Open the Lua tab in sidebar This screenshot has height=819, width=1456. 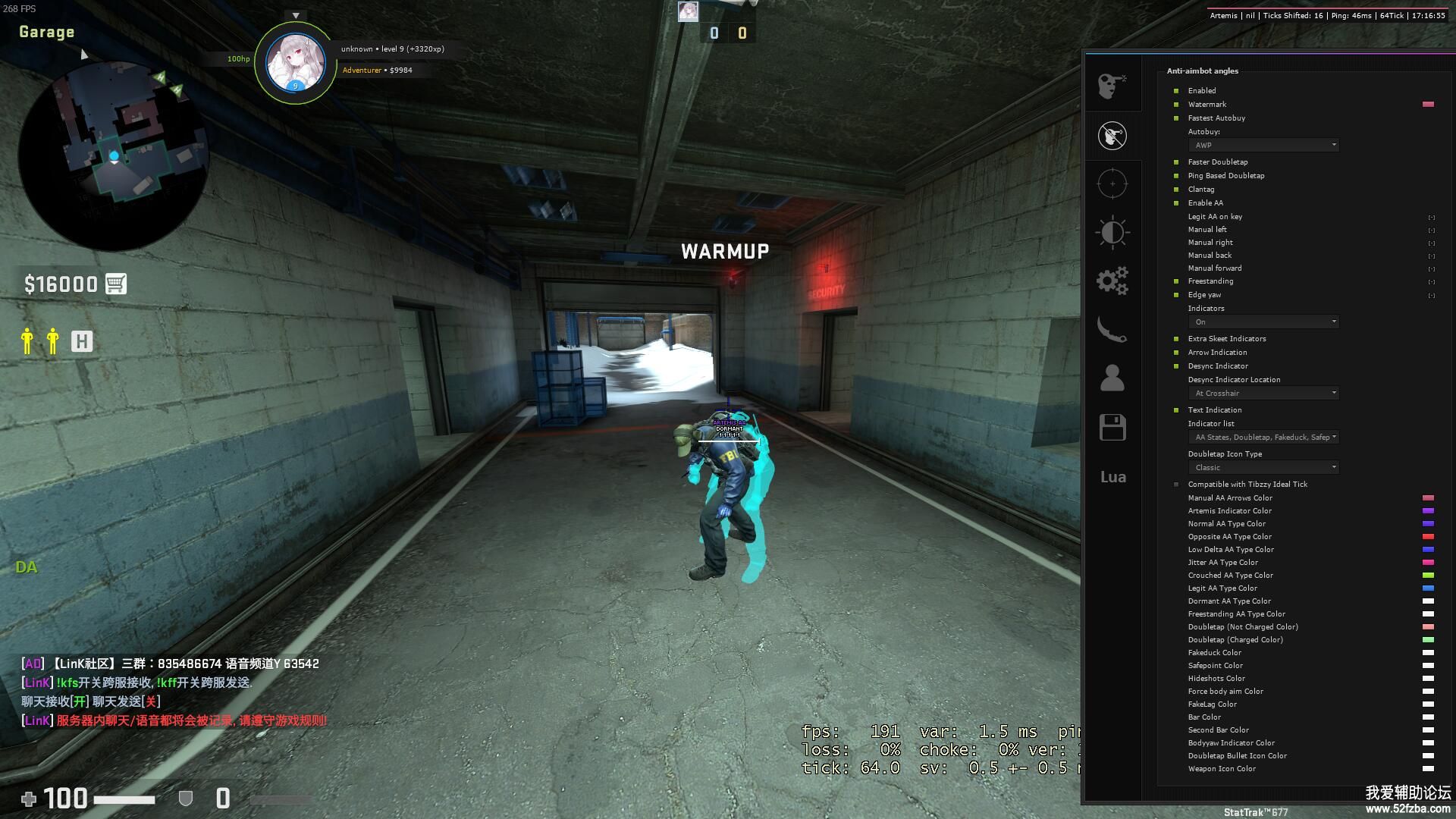point(1112,477)
